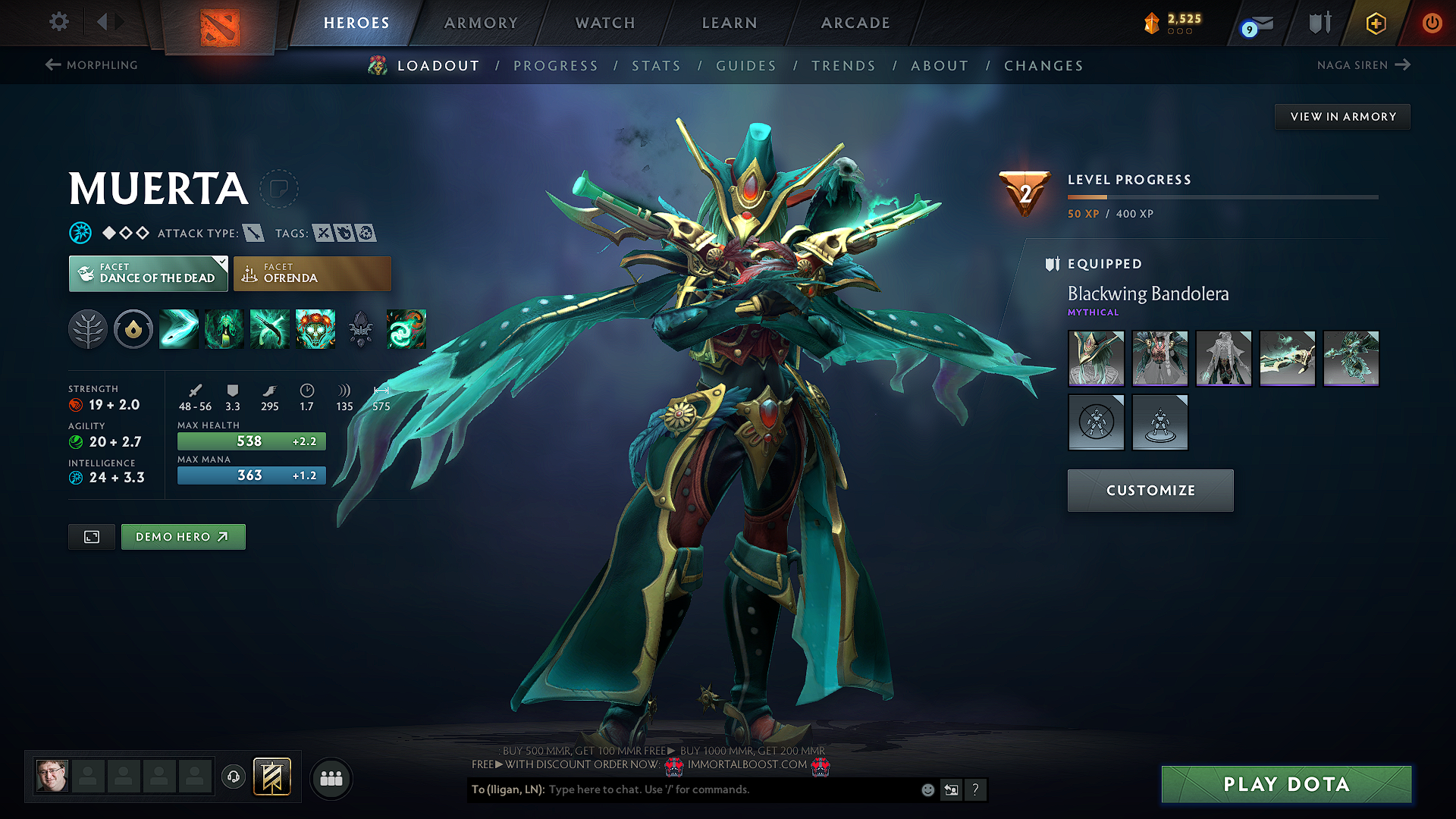Click the voice chat headset icon
This screenshot has height=819, width=1456.
[234, 778]
